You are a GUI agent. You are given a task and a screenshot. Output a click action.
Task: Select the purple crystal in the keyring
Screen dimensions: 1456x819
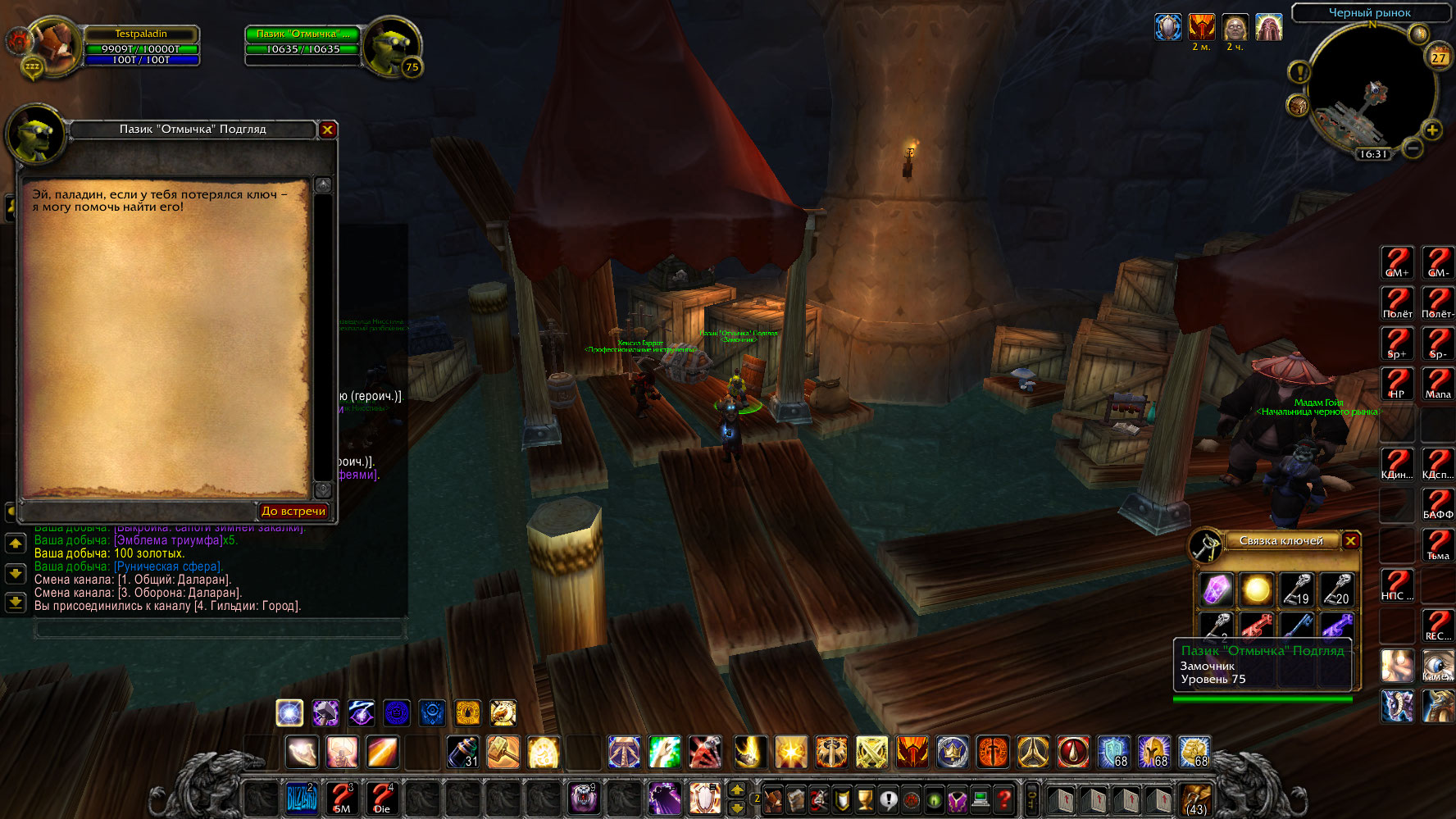(1216, 589)
